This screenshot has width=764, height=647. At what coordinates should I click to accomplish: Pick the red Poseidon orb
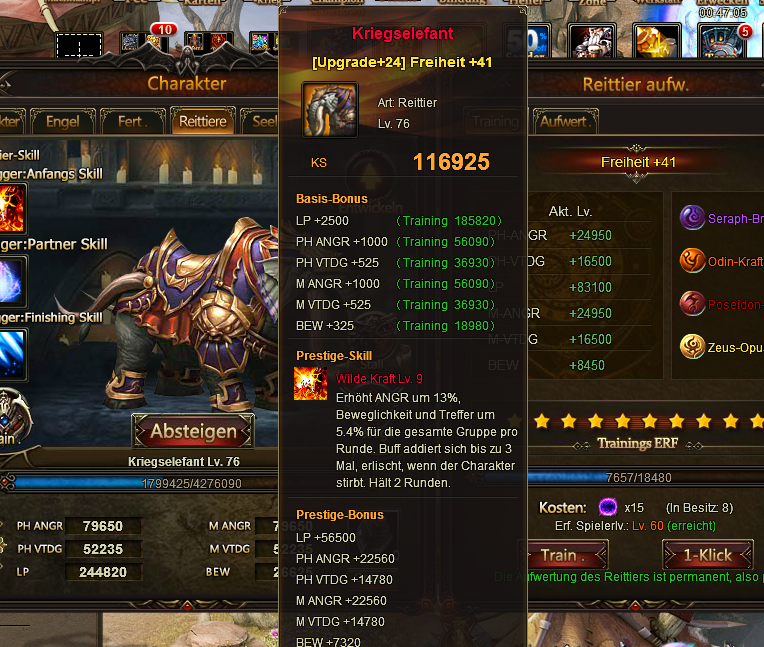point(692,303)
